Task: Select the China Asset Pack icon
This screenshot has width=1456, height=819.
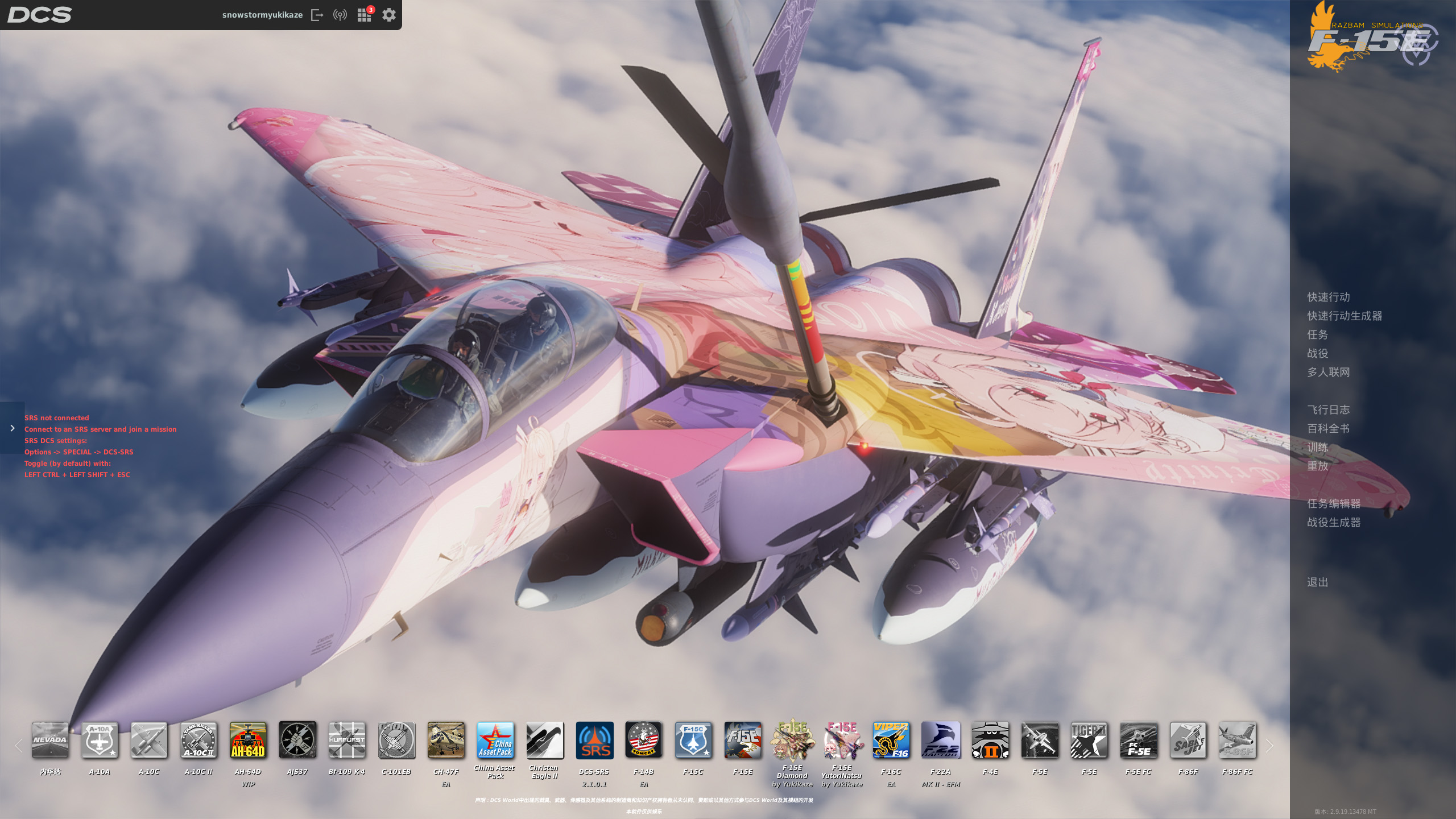Action: pos(495,741)
